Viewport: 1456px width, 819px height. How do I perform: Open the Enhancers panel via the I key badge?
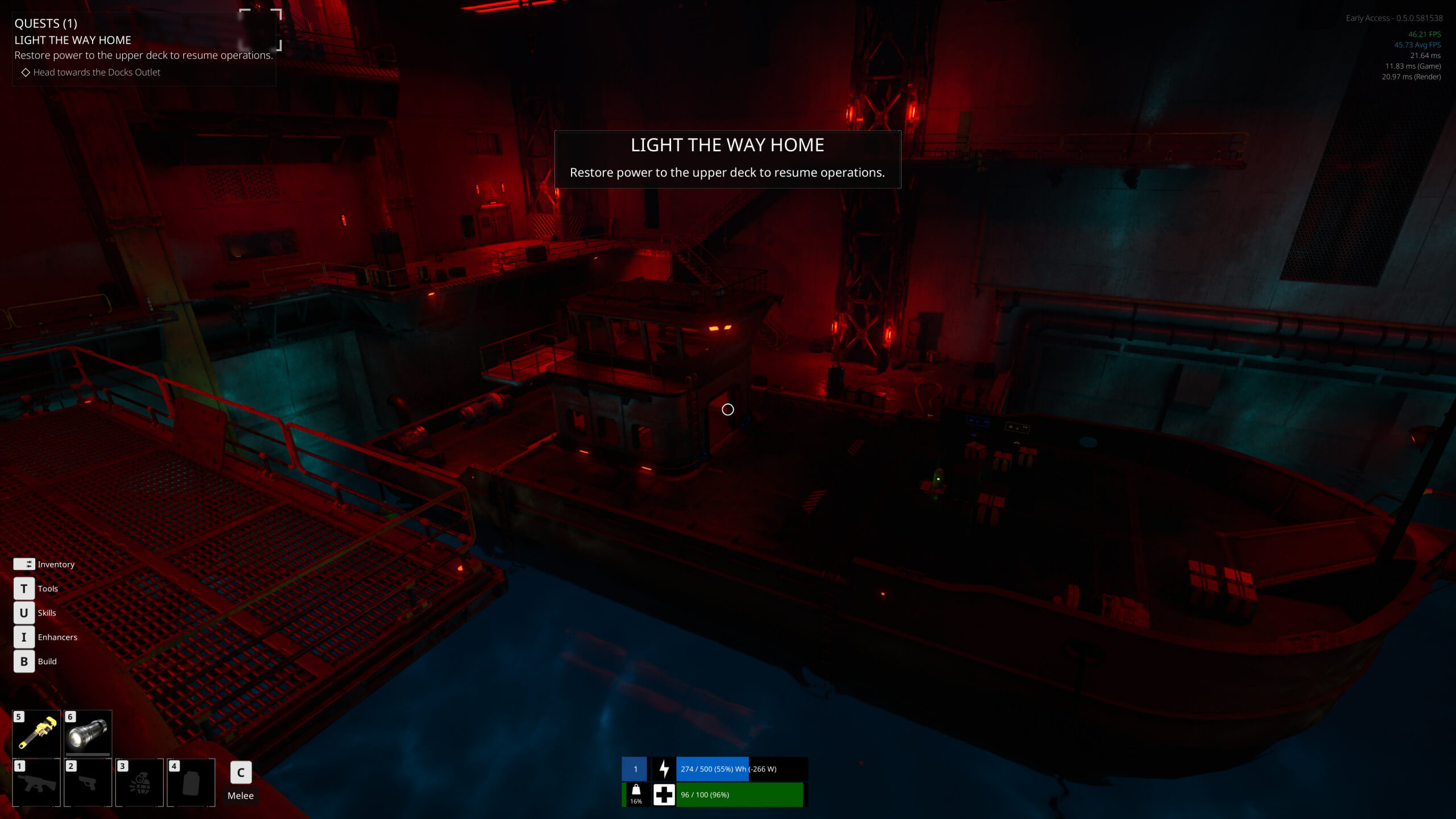pos(24,637)
